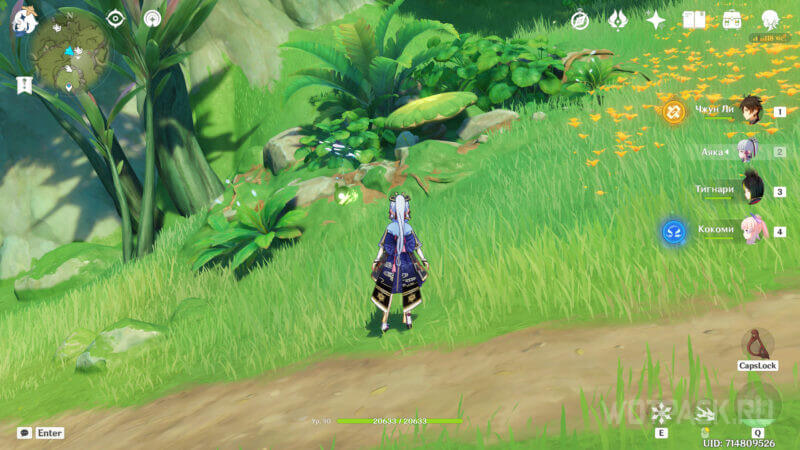800x450 pixels.
Task: Switch to party member Тигнари
Action: pos(748,190)
